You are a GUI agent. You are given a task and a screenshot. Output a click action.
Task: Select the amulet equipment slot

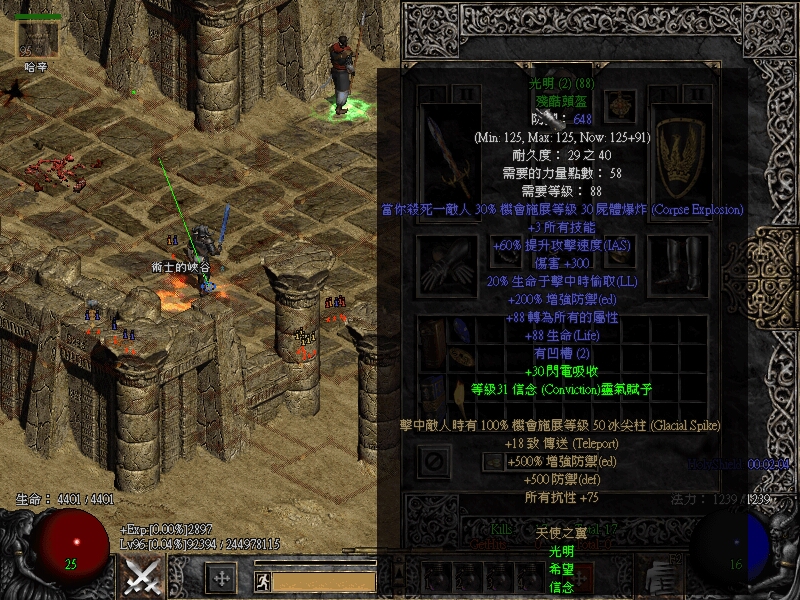tap(622, 103)
